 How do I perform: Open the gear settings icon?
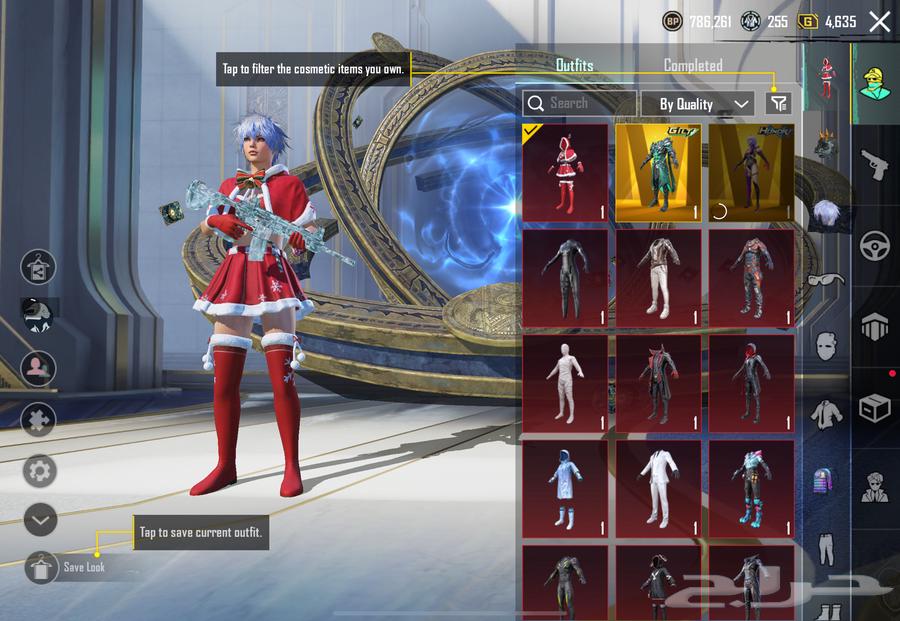[x=40, y=470]
